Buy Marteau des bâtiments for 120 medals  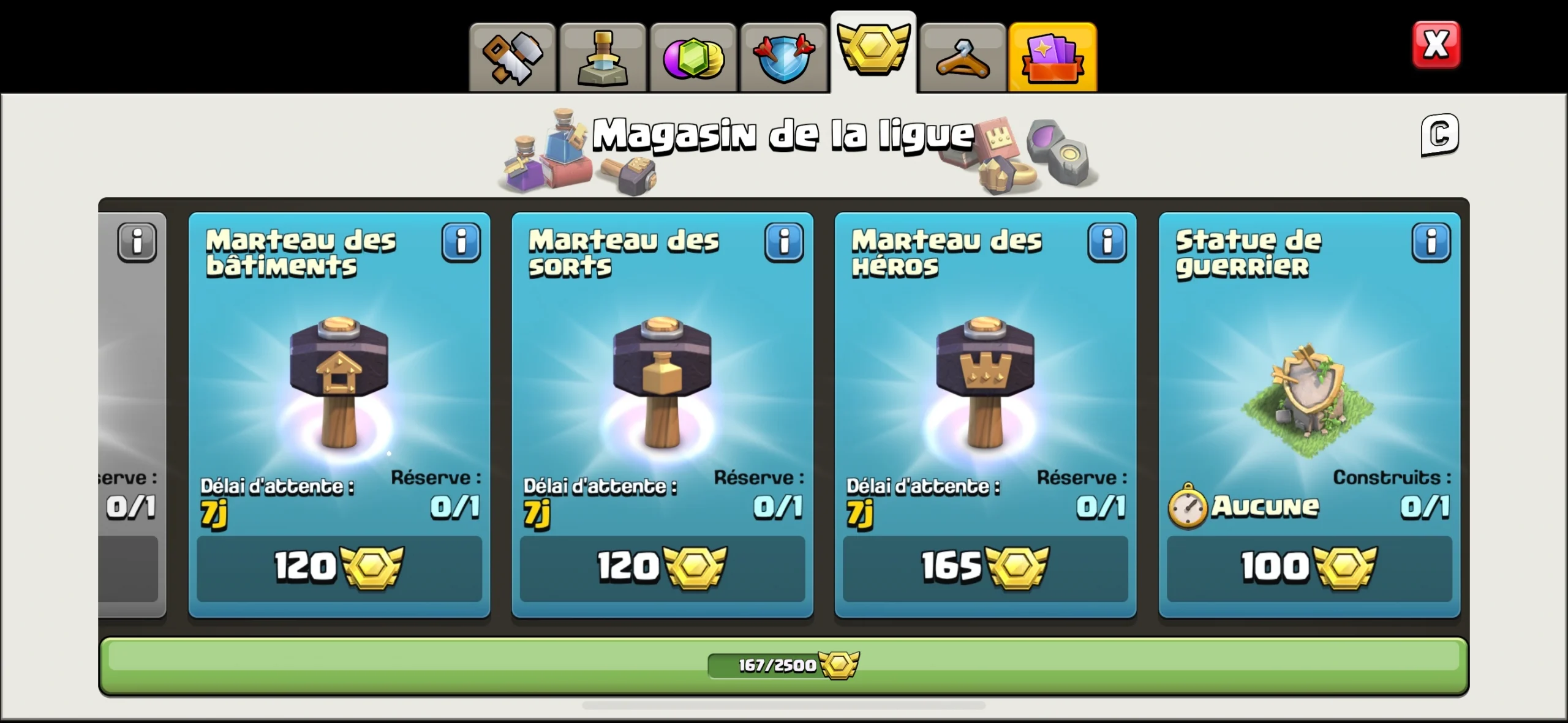point(340,568)
